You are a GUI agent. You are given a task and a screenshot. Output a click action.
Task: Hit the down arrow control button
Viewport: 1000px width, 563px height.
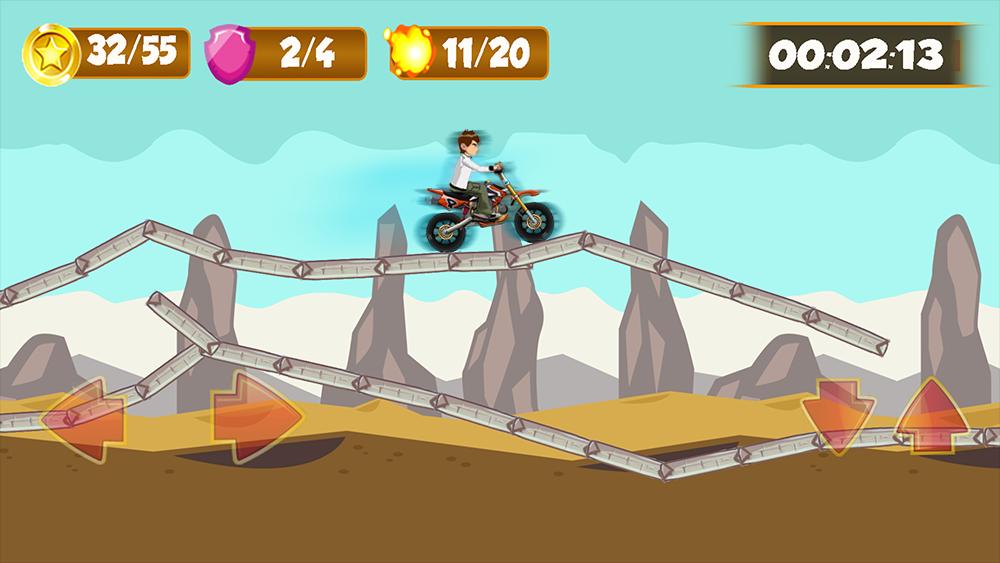[x=838, y=416]
